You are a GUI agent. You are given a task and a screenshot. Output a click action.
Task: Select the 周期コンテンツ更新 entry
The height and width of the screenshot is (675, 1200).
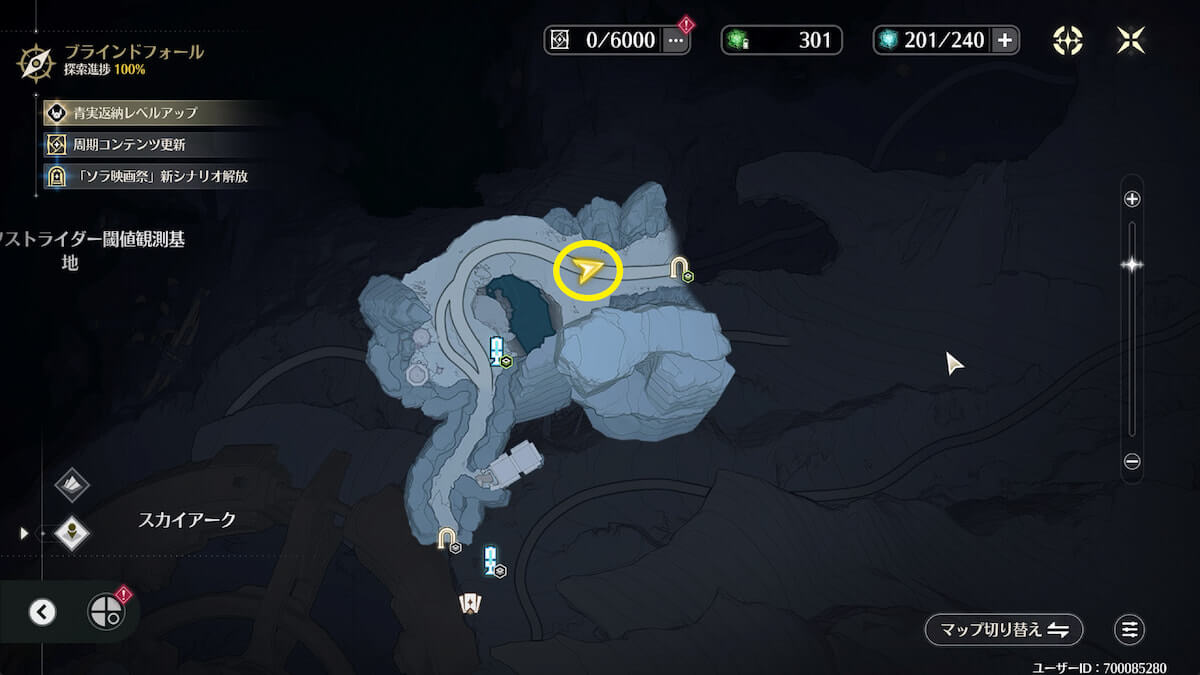click(128, 145)
